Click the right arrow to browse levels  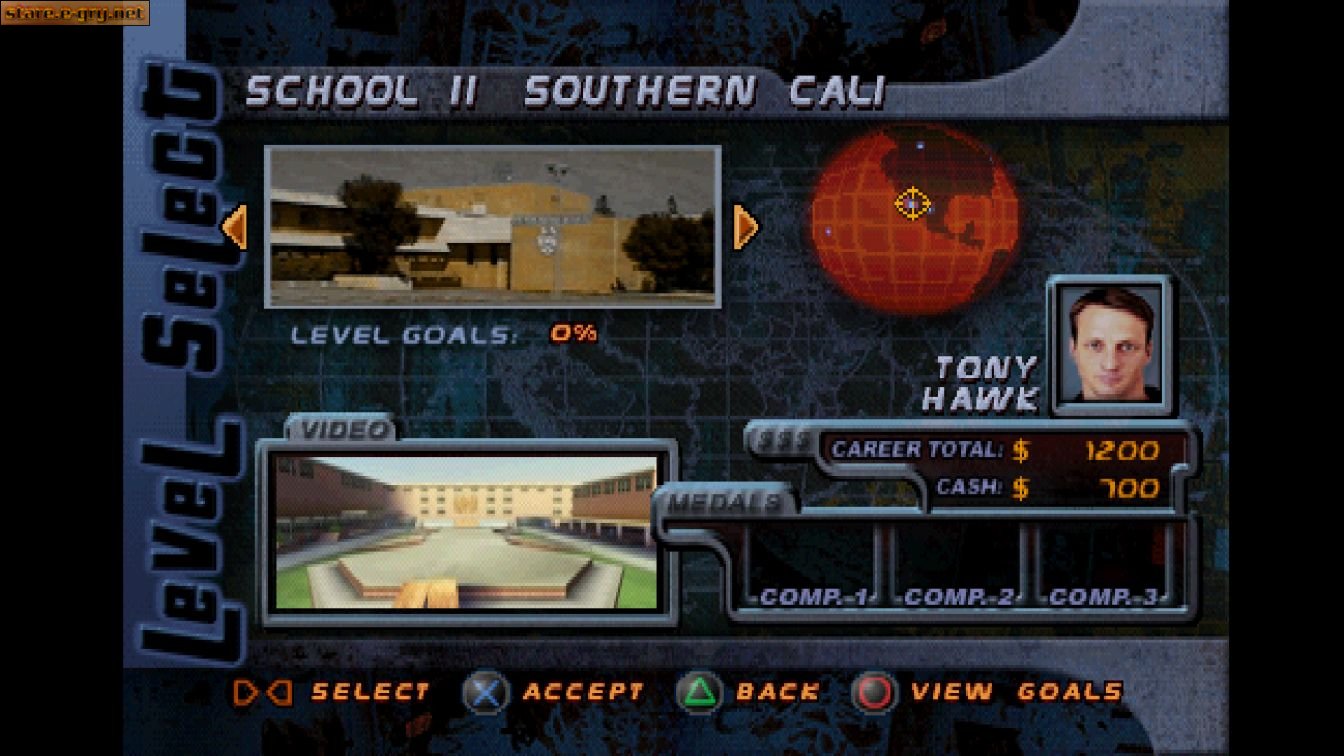[x=747, y=228]
